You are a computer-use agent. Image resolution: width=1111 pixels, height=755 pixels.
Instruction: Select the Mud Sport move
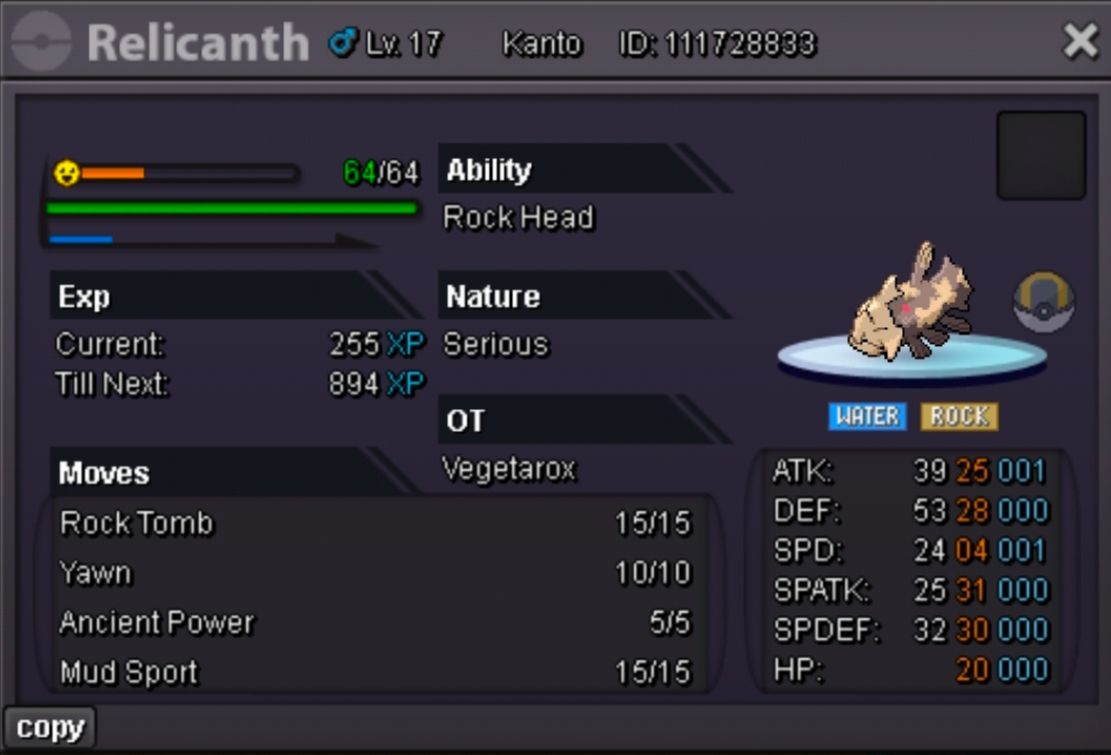pos(129,673)
